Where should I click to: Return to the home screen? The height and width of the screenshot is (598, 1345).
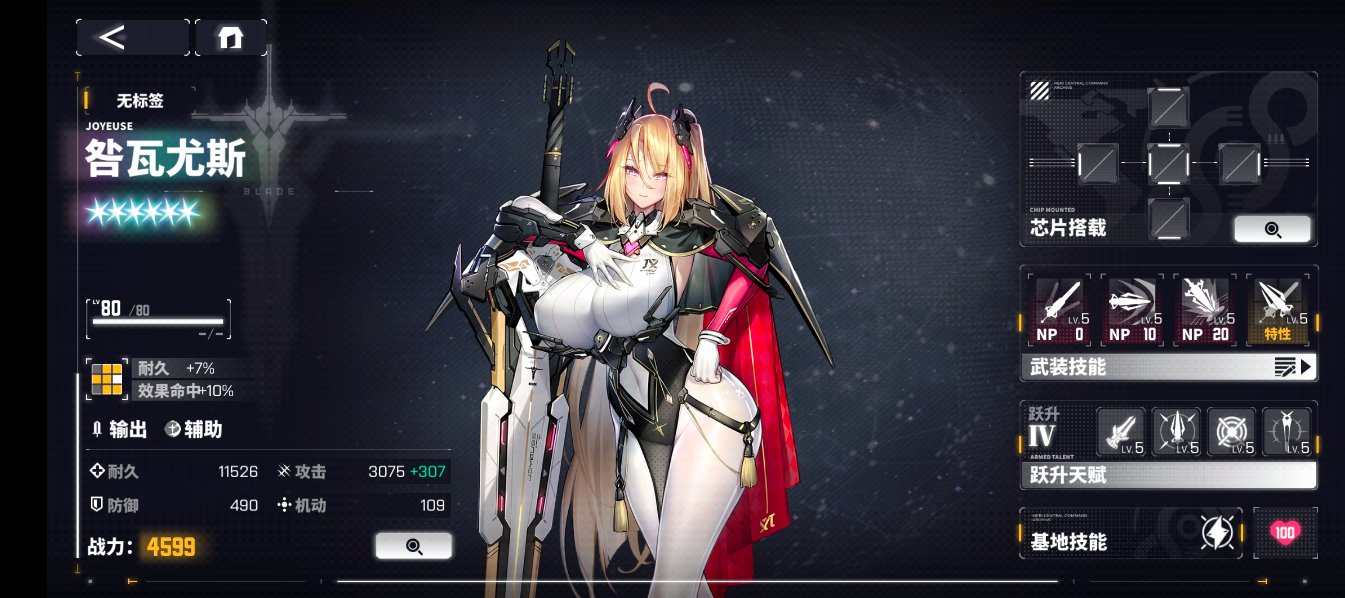pyautogui.click(x=231, y=38)
